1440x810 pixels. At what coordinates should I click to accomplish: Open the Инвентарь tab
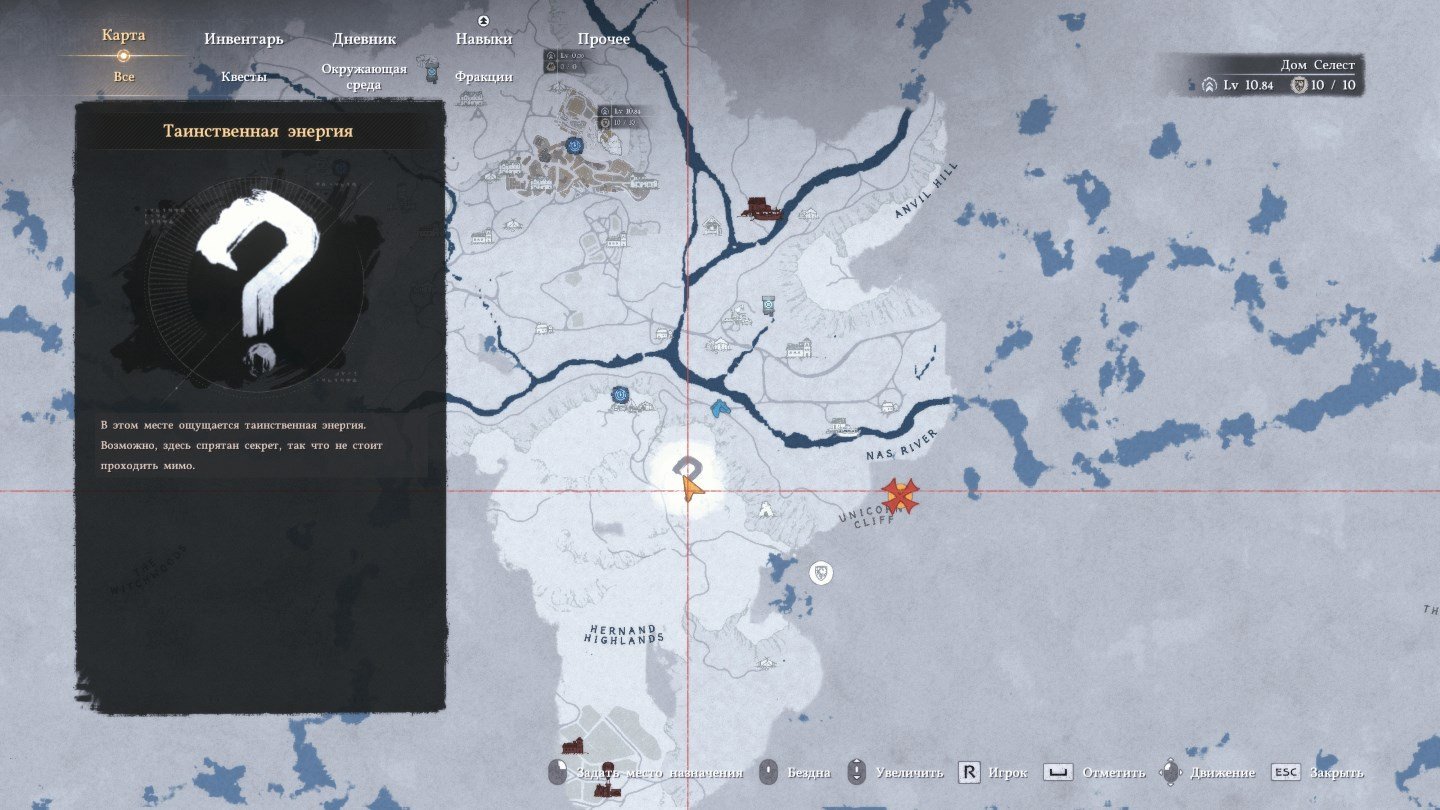pyautogui.click(x=244, y=39)
